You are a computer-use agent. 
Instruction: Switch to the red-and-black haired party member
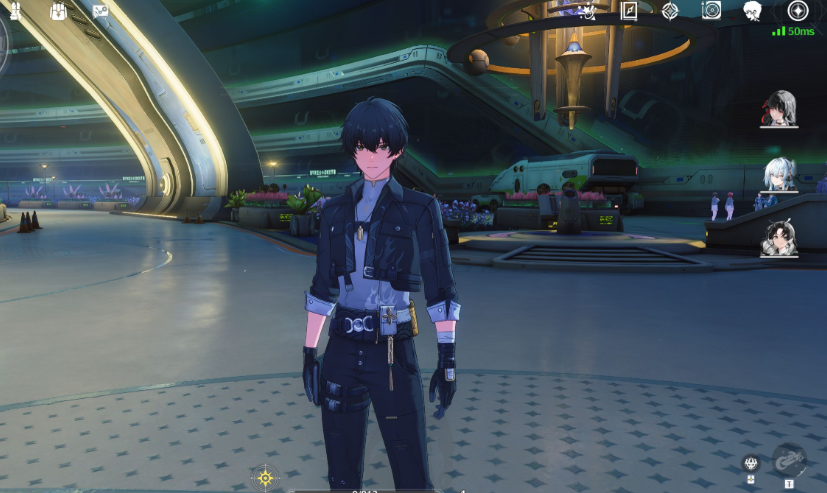click(779, 108)
